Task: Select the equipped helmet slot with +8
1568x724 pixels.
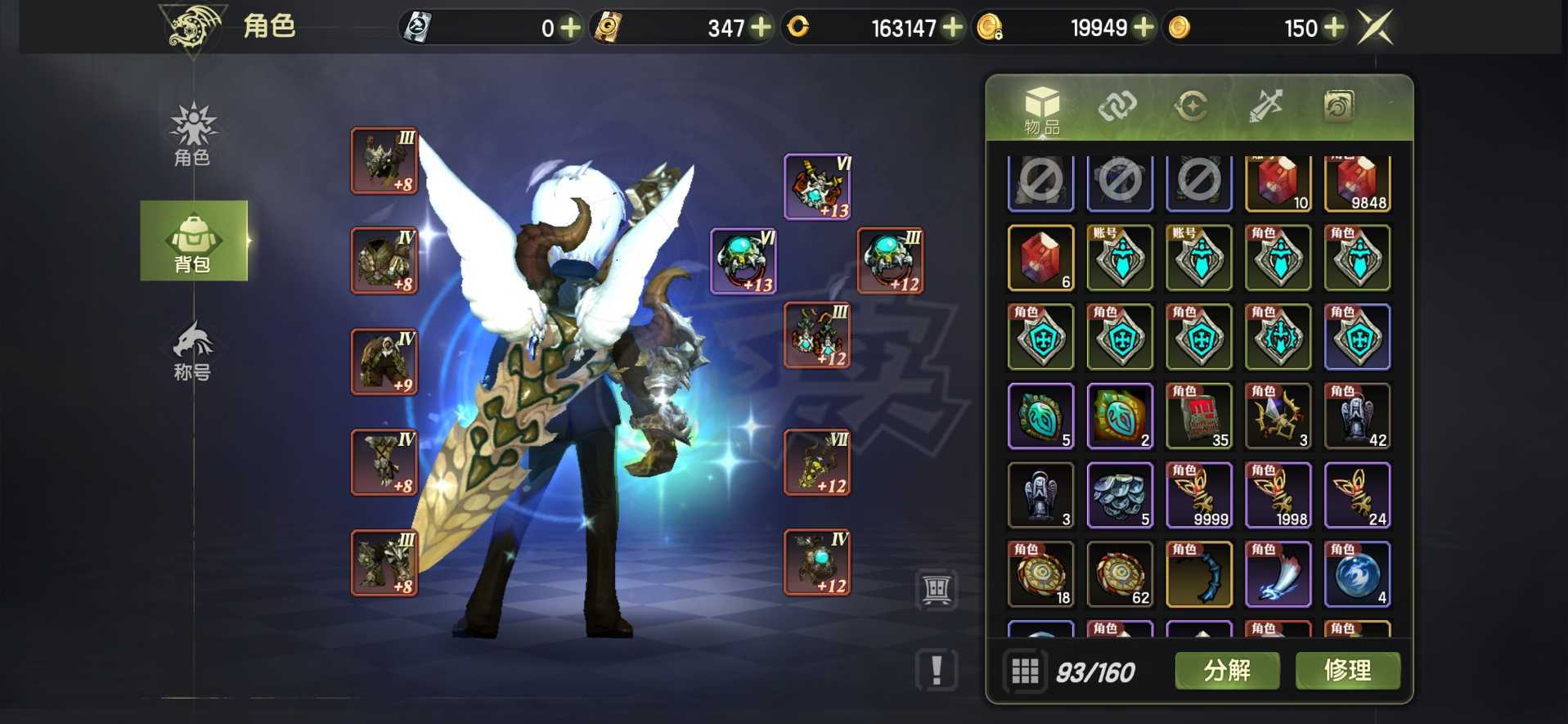Action: click(x=384, y=161)
